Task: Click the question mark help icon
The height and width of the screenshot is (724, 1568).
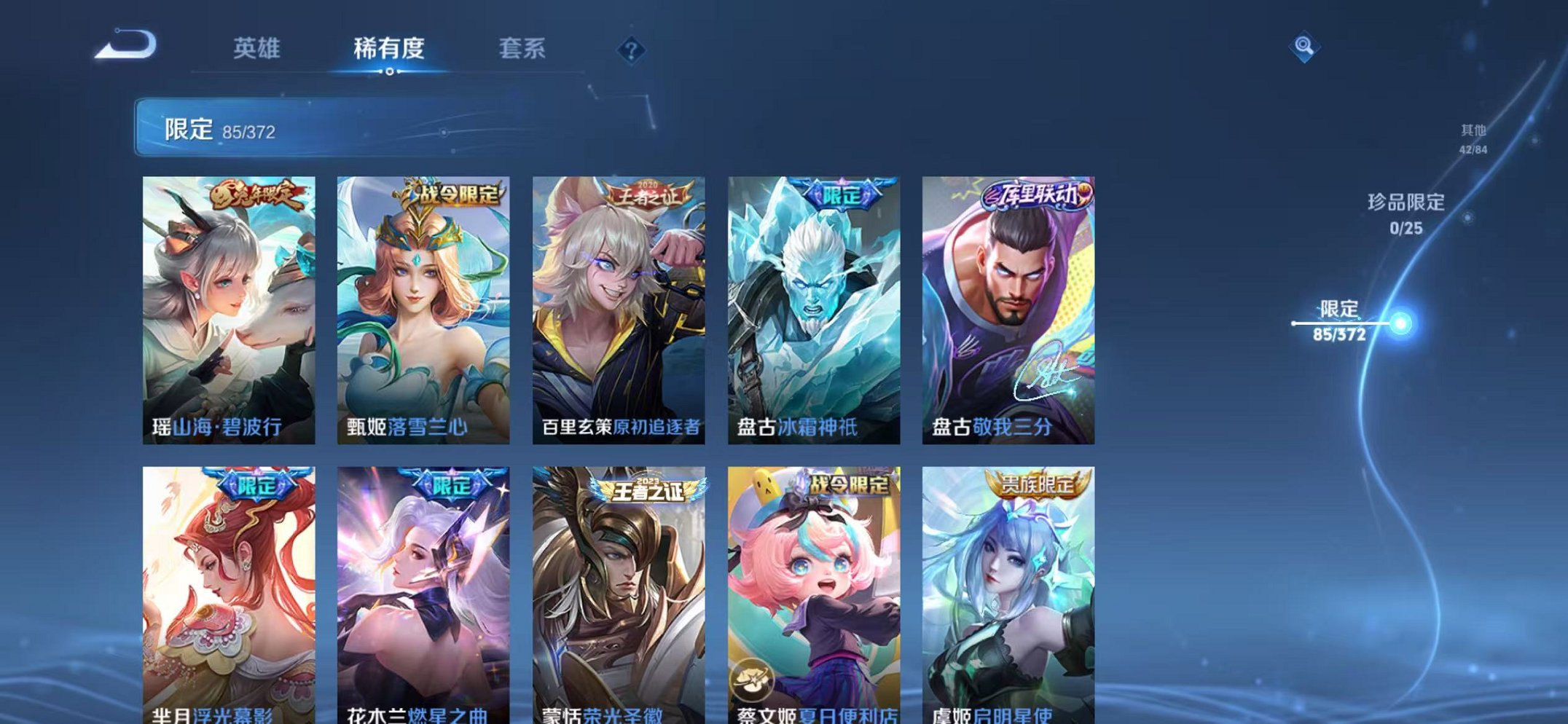Action: click(x=631, y=50)
